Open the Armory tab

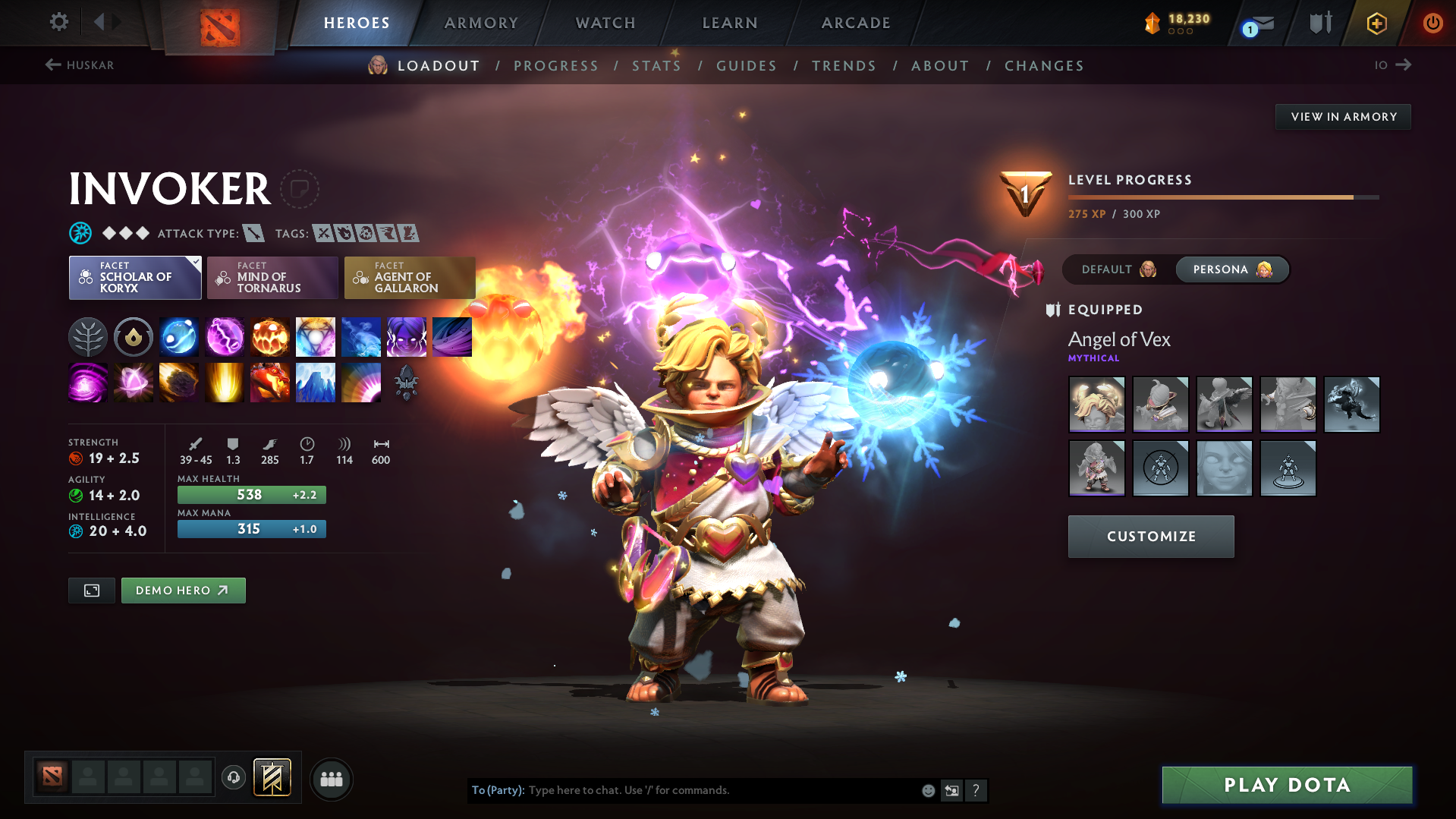pos(481,23)
